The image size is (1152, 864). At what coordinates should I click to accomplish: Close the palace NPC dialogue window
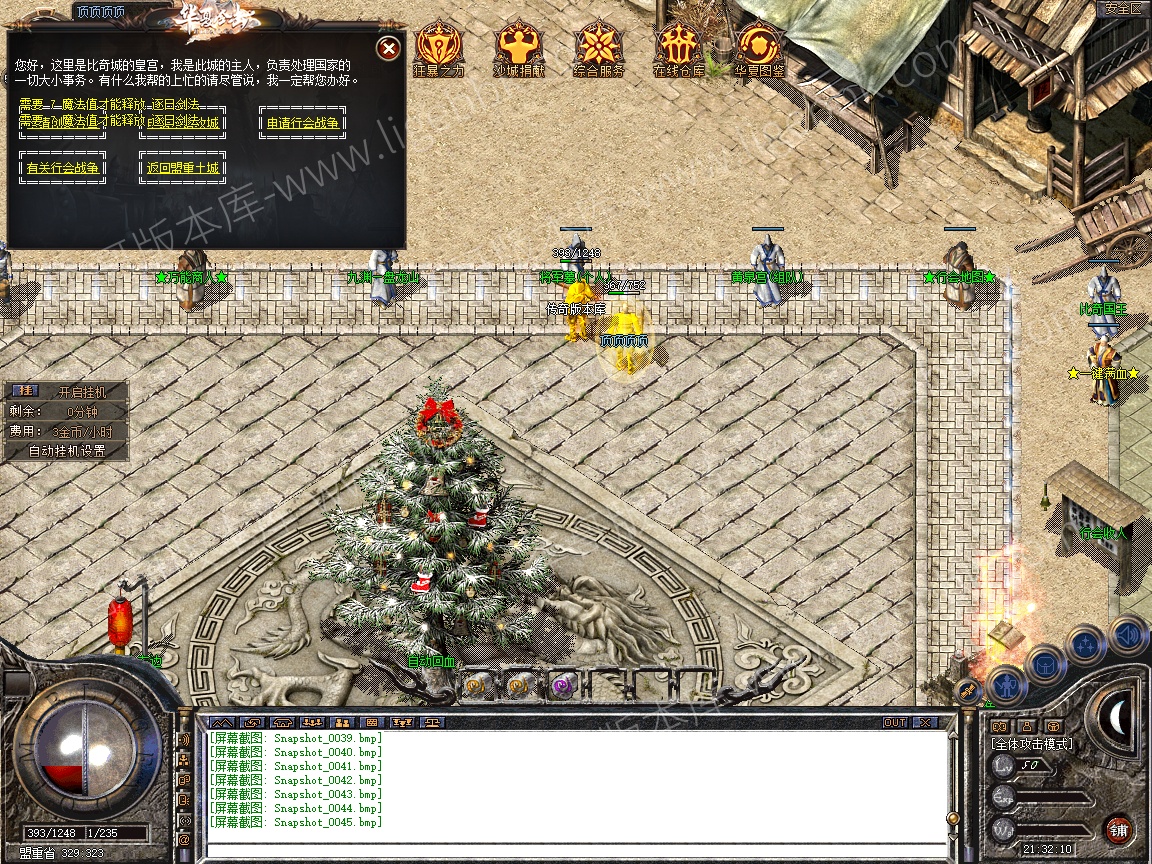click(389, 47)
